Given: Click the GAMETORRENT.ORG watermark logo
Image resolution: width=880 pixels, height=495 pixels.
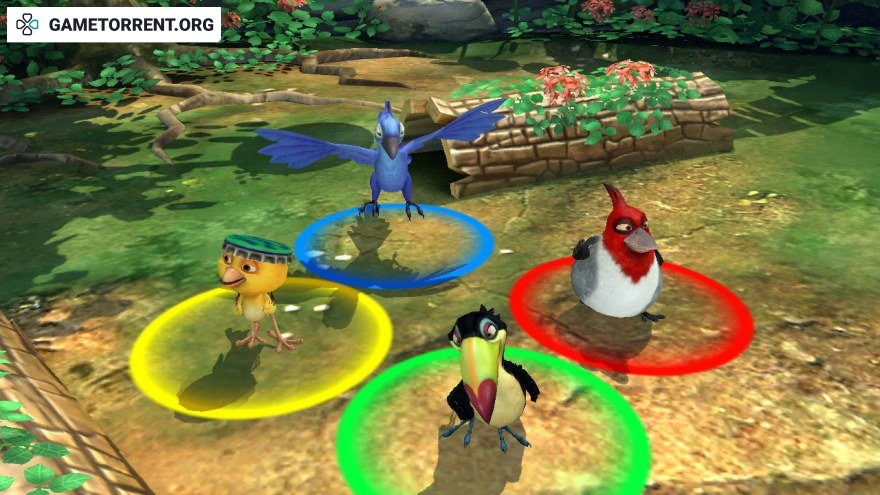Looking at the screenshot, I should tap(112, 24).
